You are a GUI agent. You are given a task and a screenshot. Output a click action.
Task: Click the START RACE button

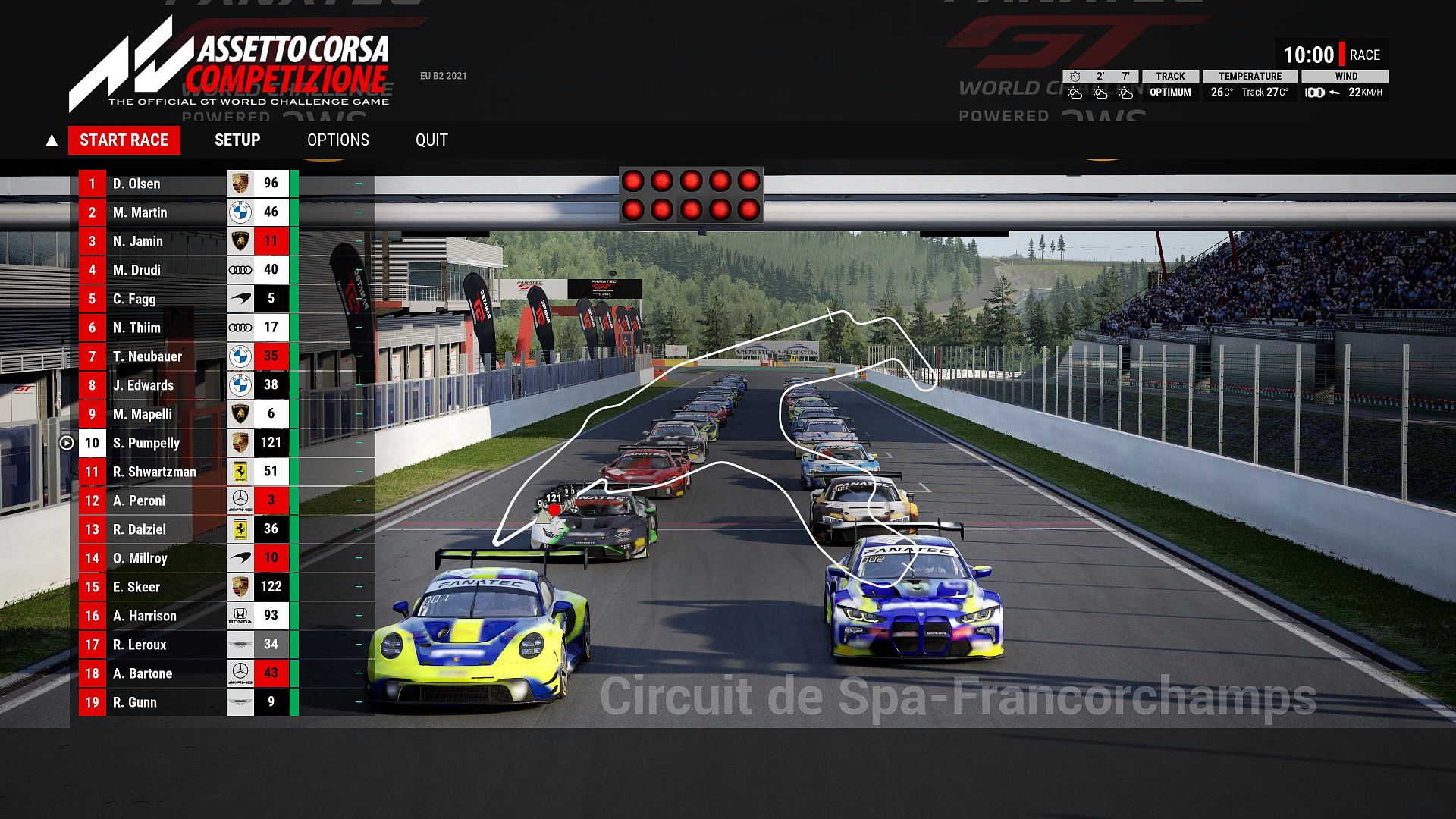(x=124, y=140)
